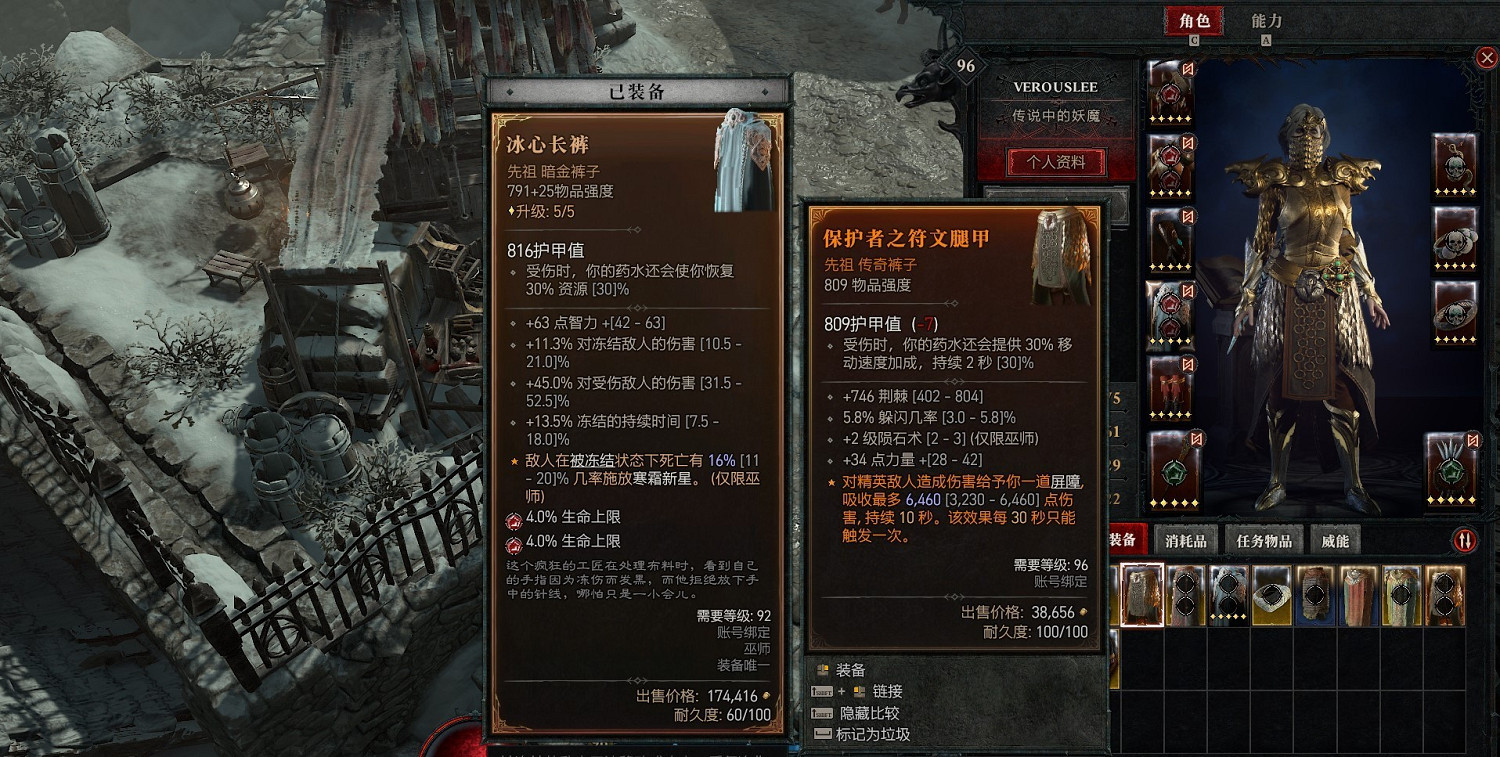
Task: Click the red sort arrows icon above the inventory
Action: pyautogui.click(x=1467, y=539)
